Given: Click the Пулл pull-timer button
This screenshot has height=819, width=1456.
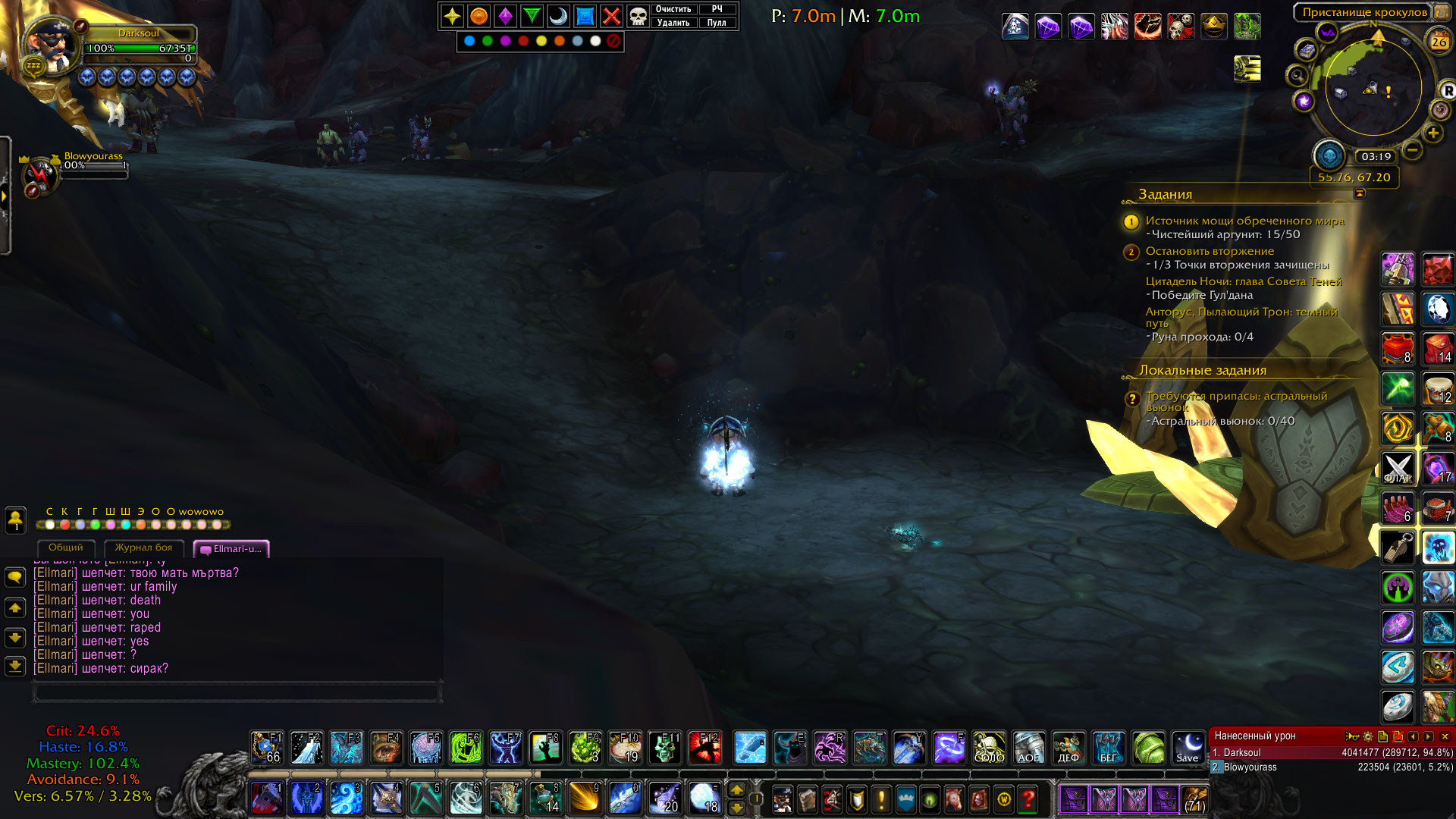Looking at the screenshot, I should pos(717,23).
